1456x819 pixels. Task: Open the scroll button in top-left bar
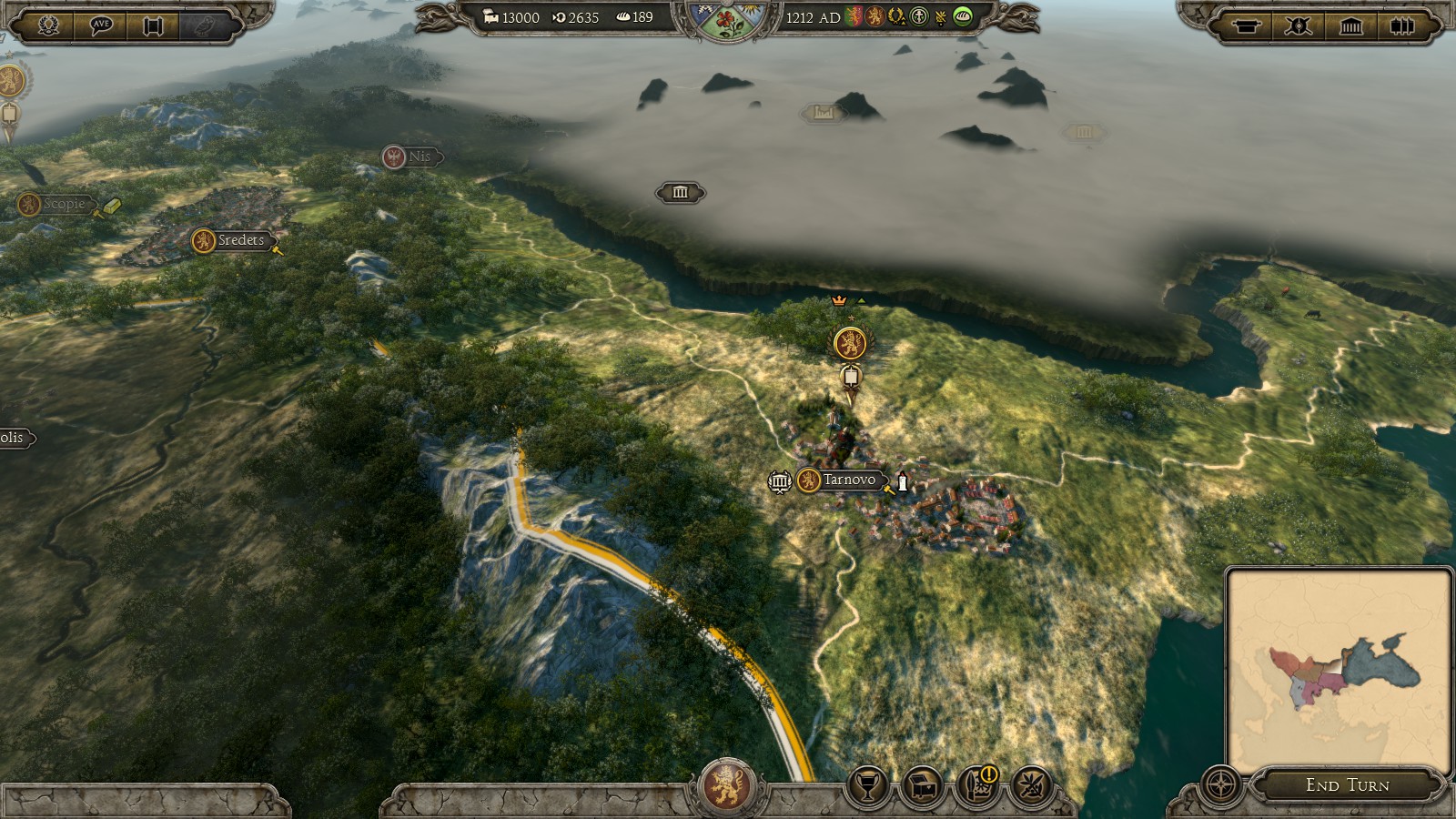(153, 25)
